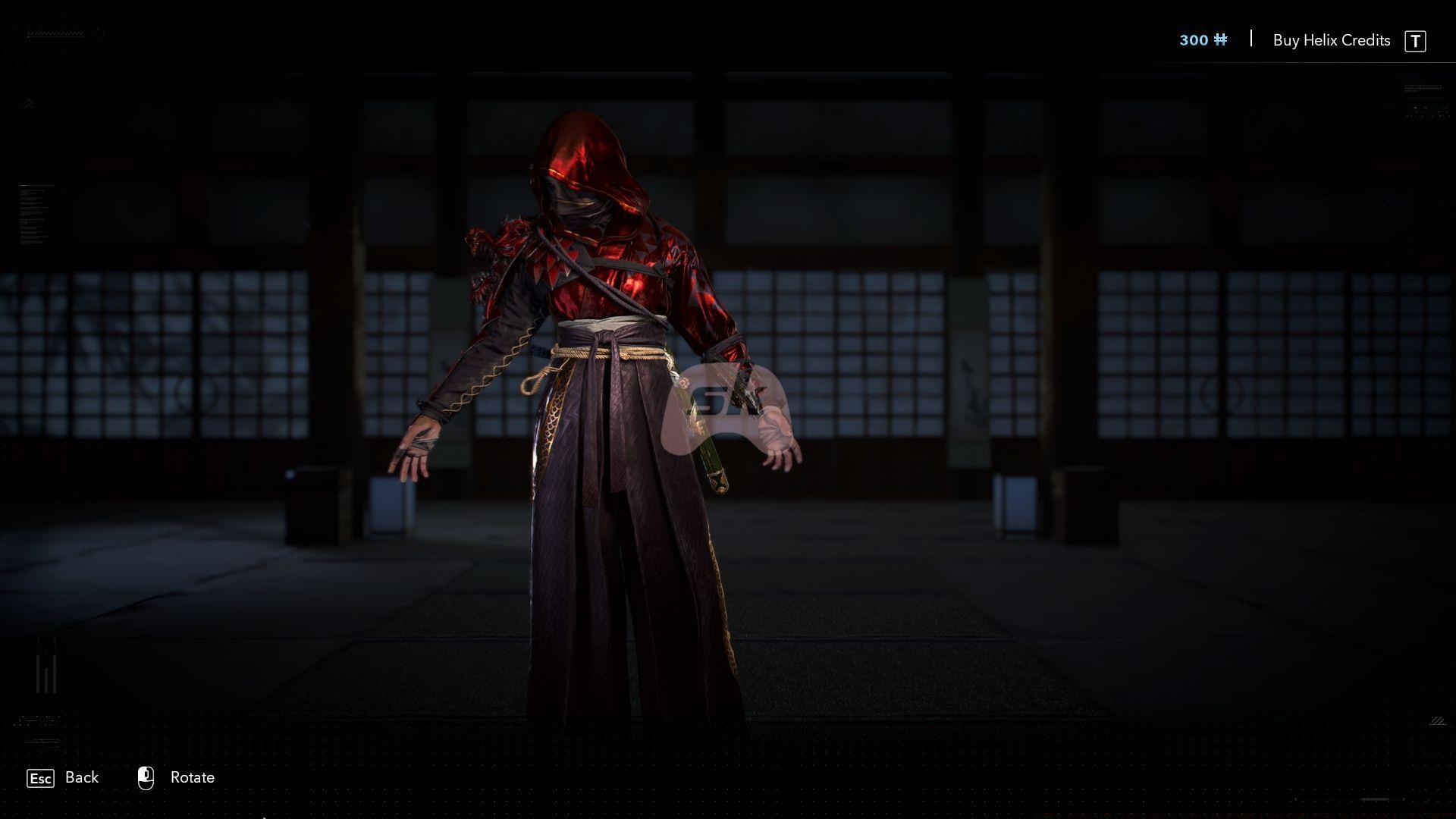This screenshot has width=1456, height=819.
Task: Click the T key shortcut icon
Action: point(1417,41)
